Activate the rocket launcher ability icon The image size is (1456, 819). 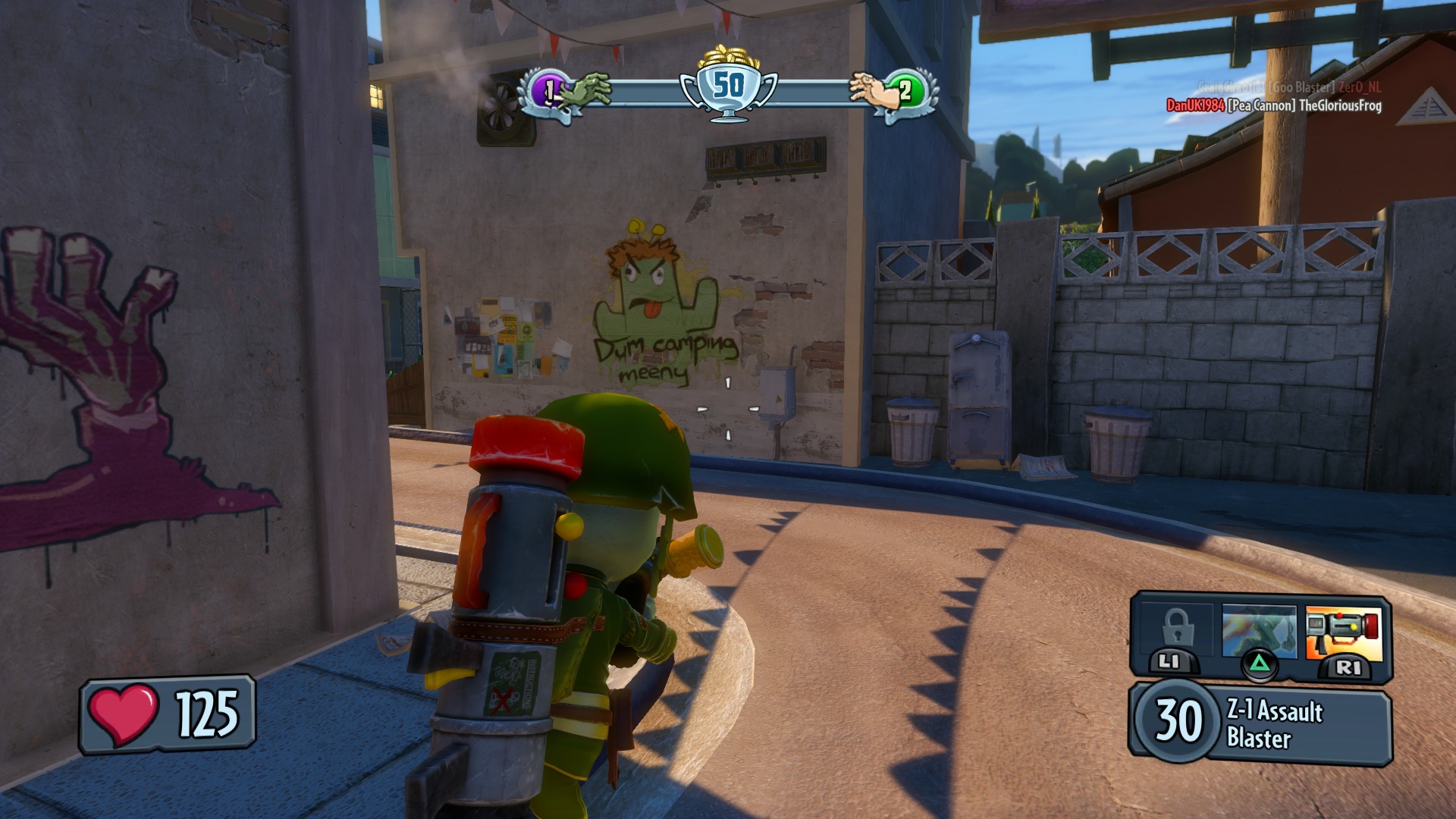[x=1343, y=632]
